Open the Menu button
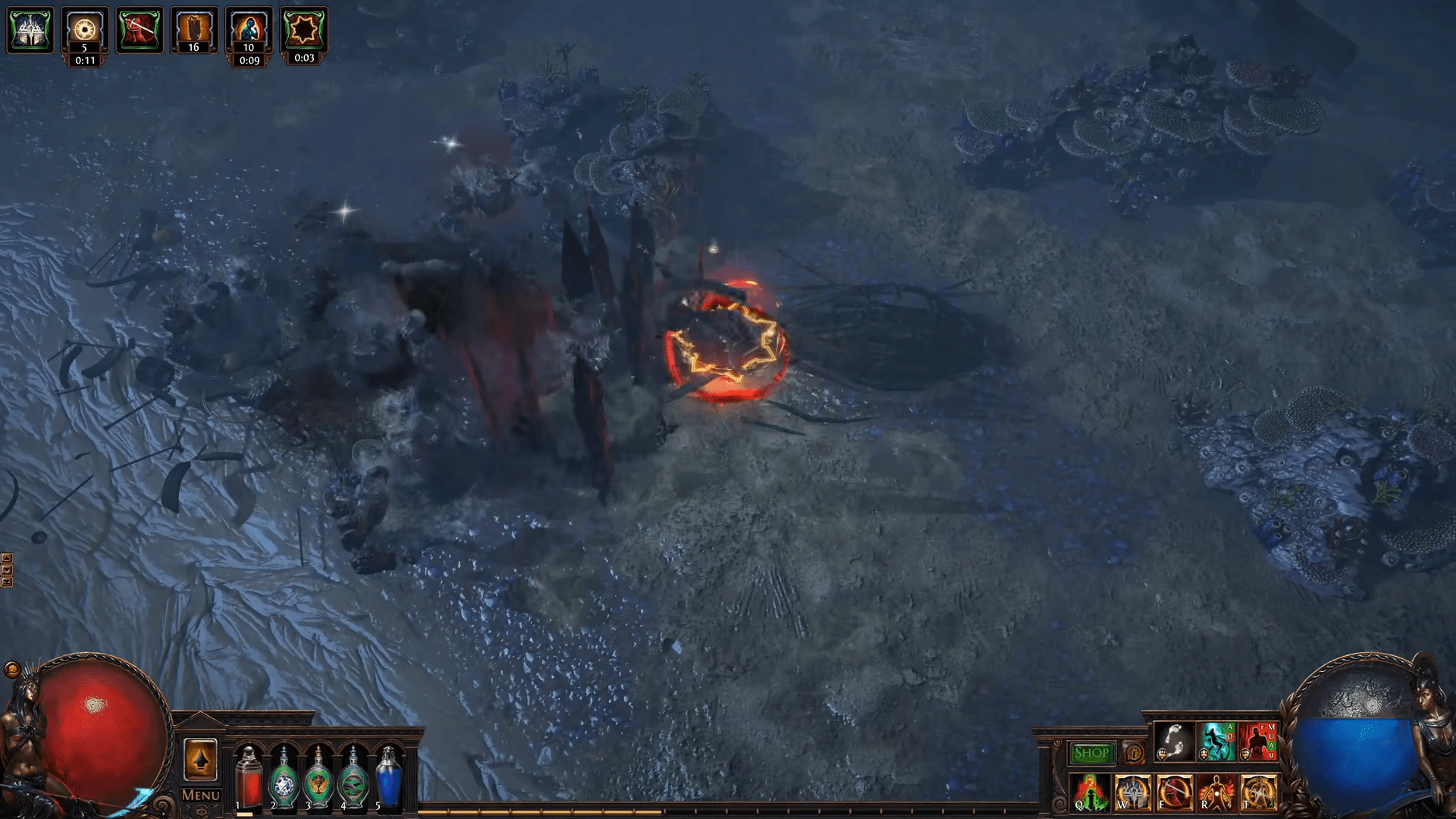This screenshot has width=1456, height=819. coord(200,795)
